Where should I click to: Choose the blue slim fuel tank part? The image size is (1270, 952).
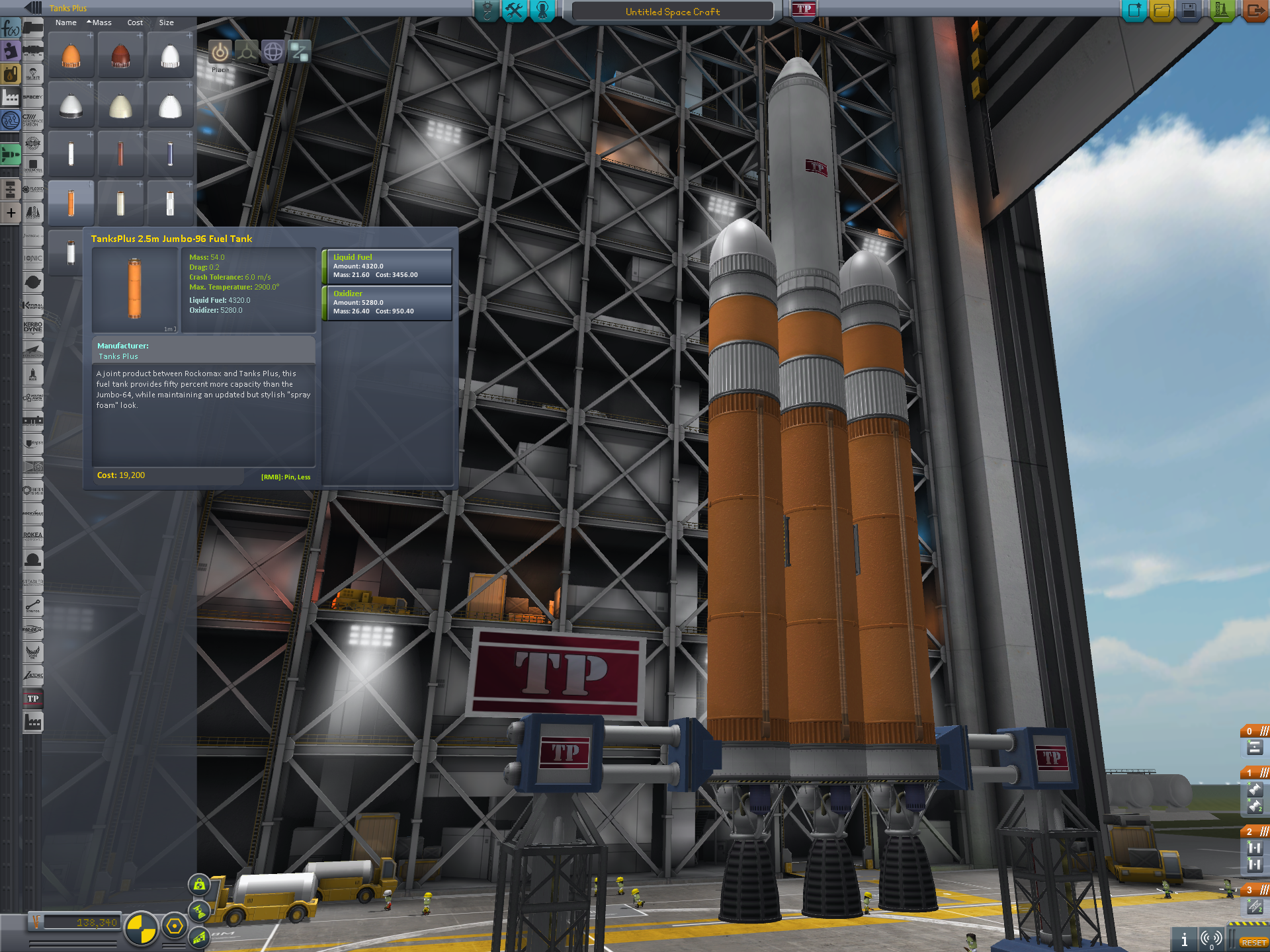point(170,155)
